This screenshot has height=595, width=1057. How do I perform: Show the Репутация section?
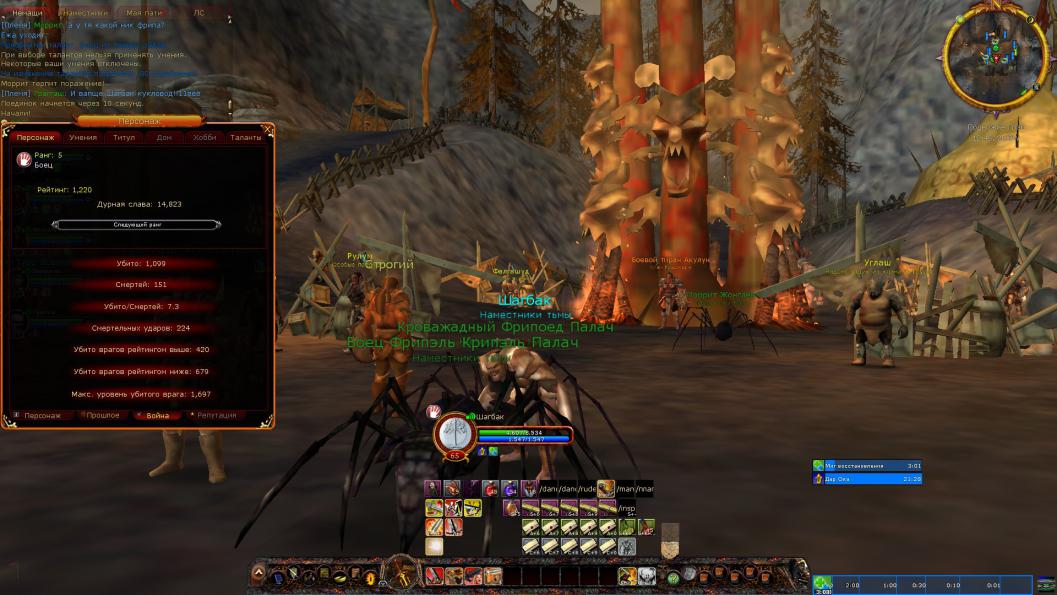pos(216,415)
